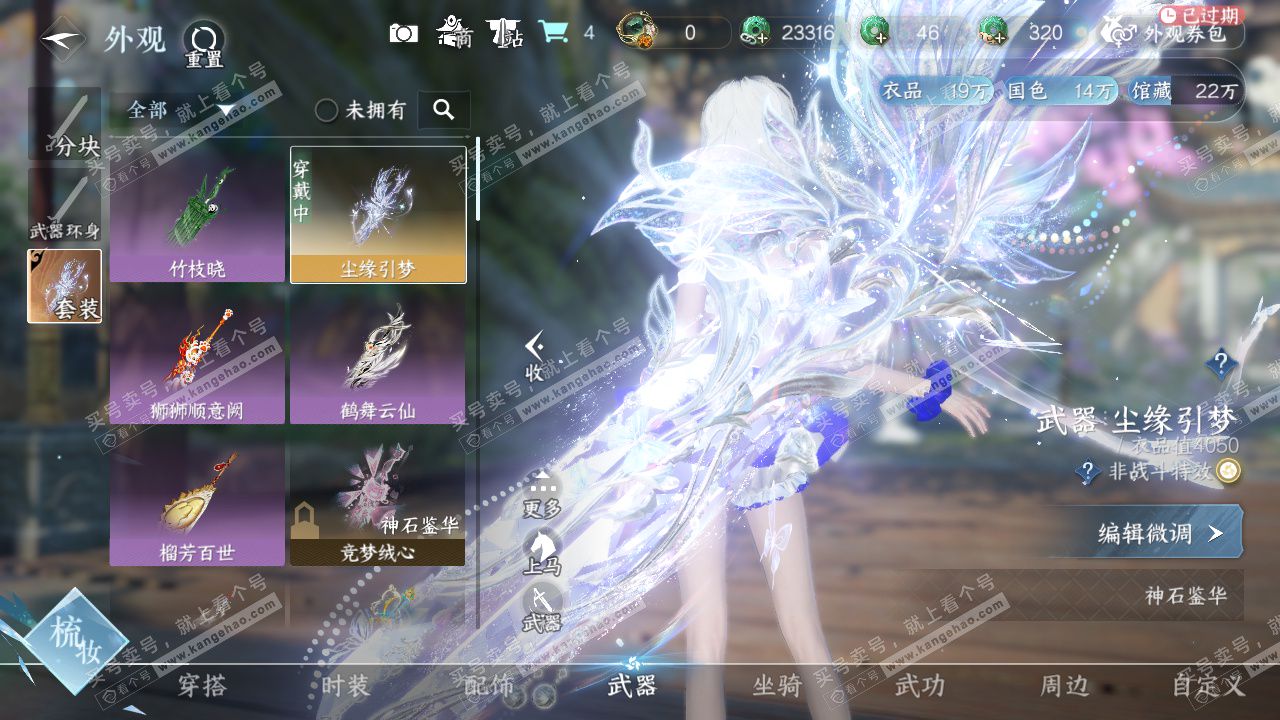Open the weapon search magnifier
1280x720 pixels.
tap(444, 110)
